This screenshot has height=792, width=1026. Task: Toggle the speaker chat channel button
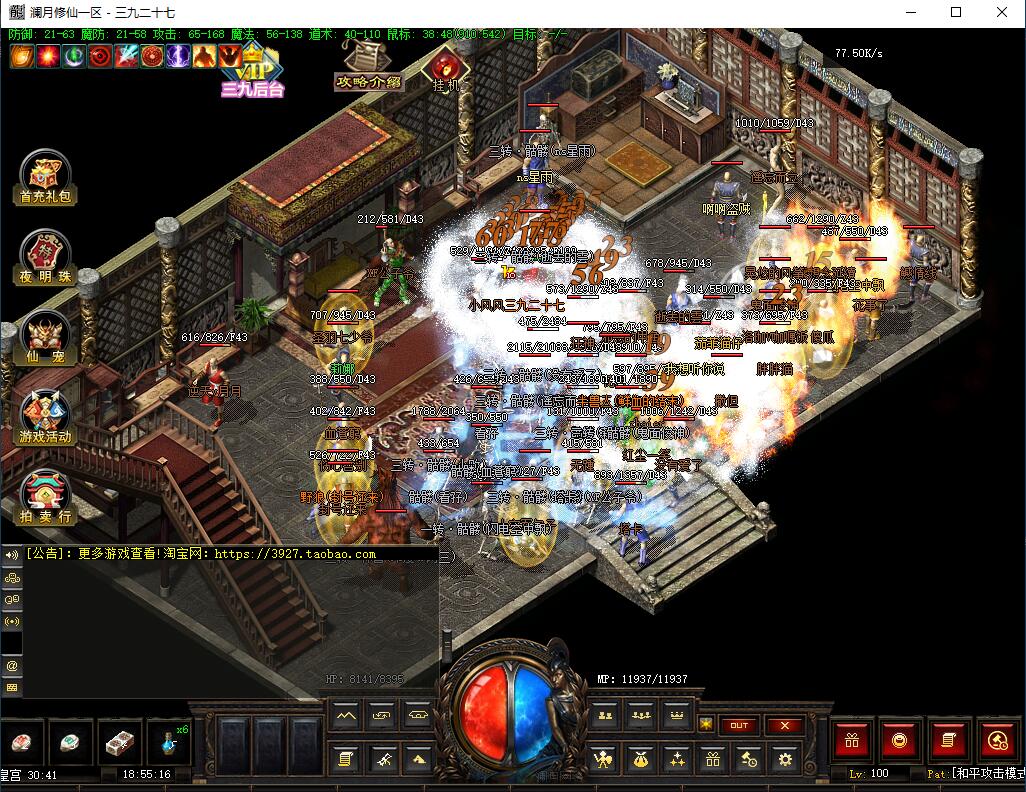[x=12, y=554]
